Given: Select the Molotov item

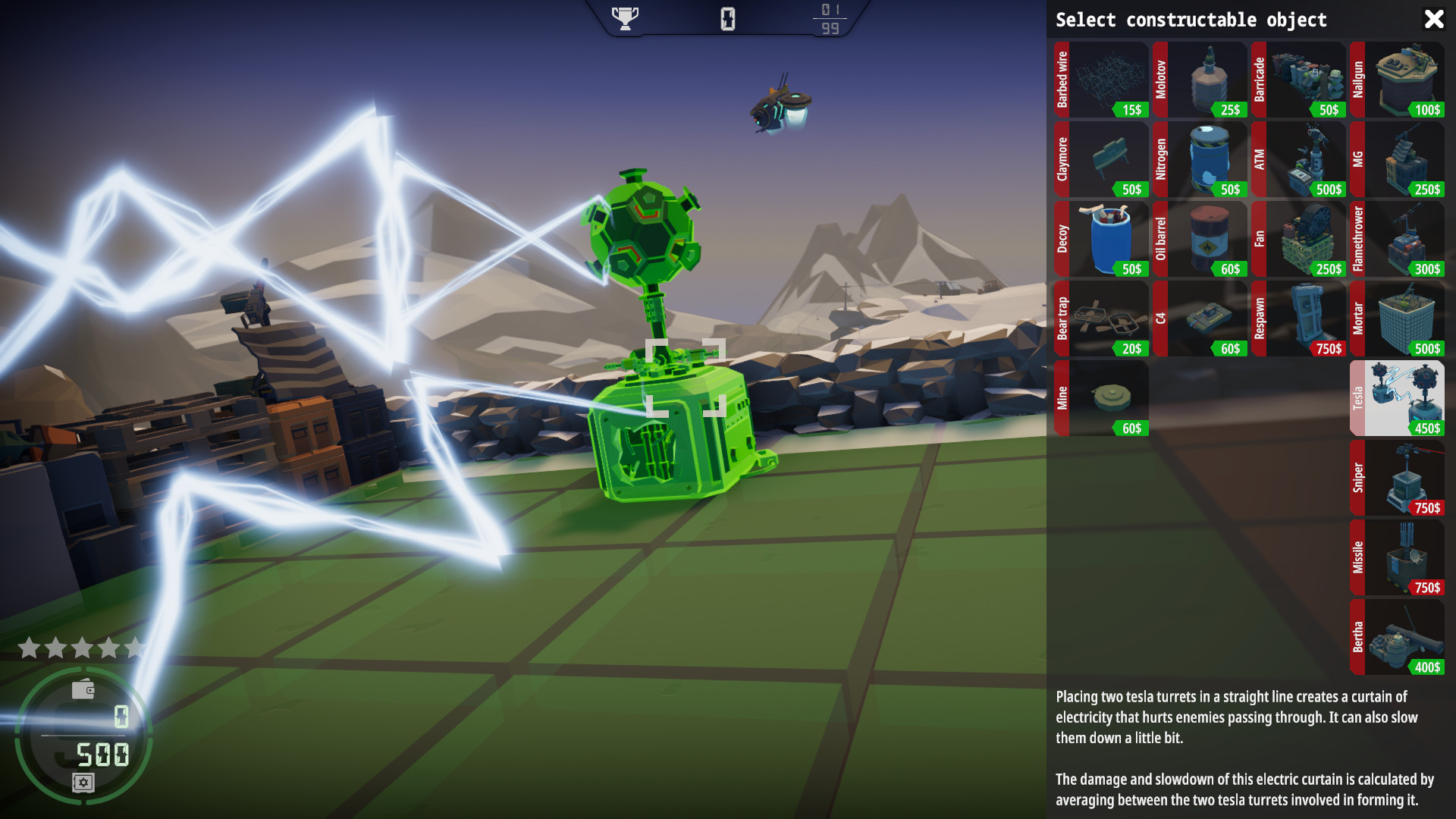Looking at the screenshot, I should [x=1200, y=80].
